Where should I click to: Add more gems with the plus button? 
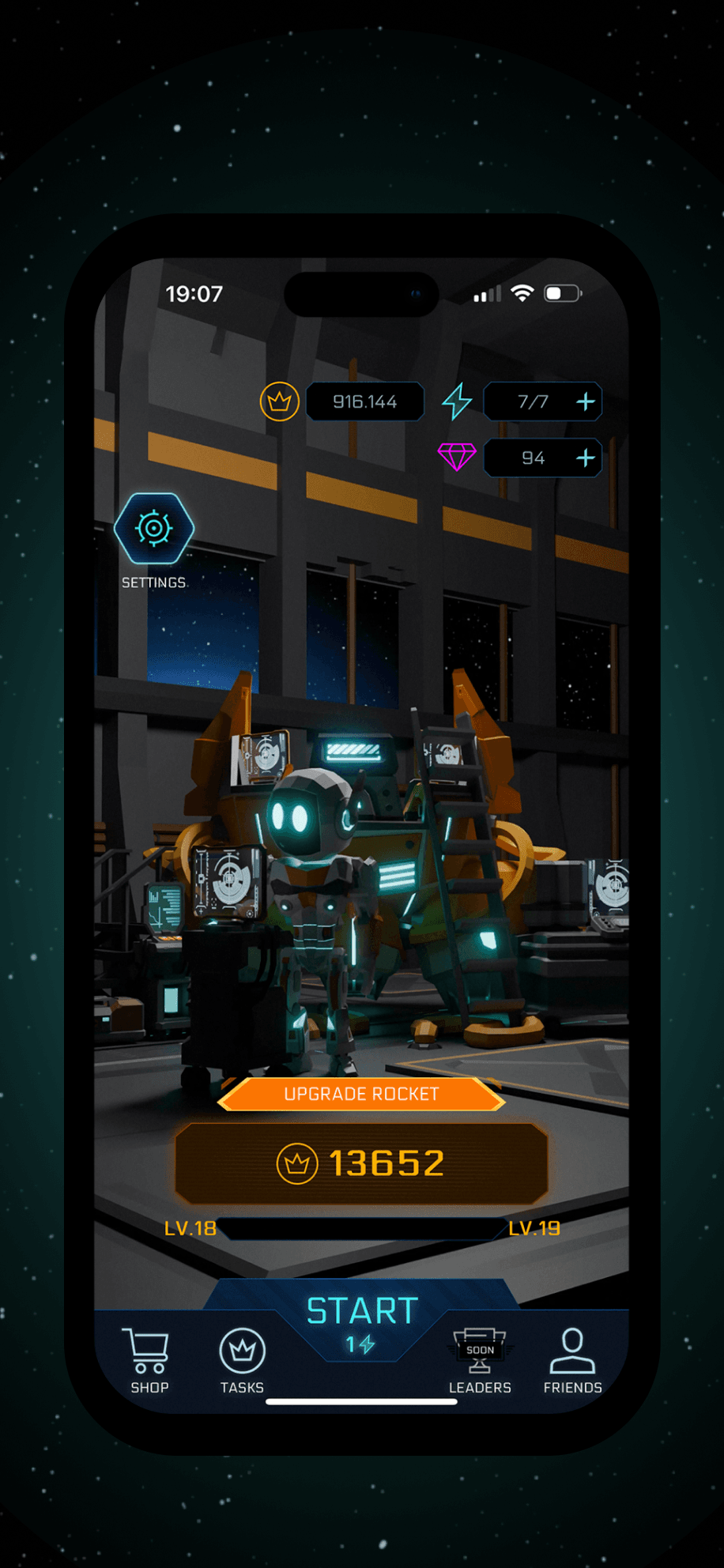pyautogui.click(x=586, y=458)
